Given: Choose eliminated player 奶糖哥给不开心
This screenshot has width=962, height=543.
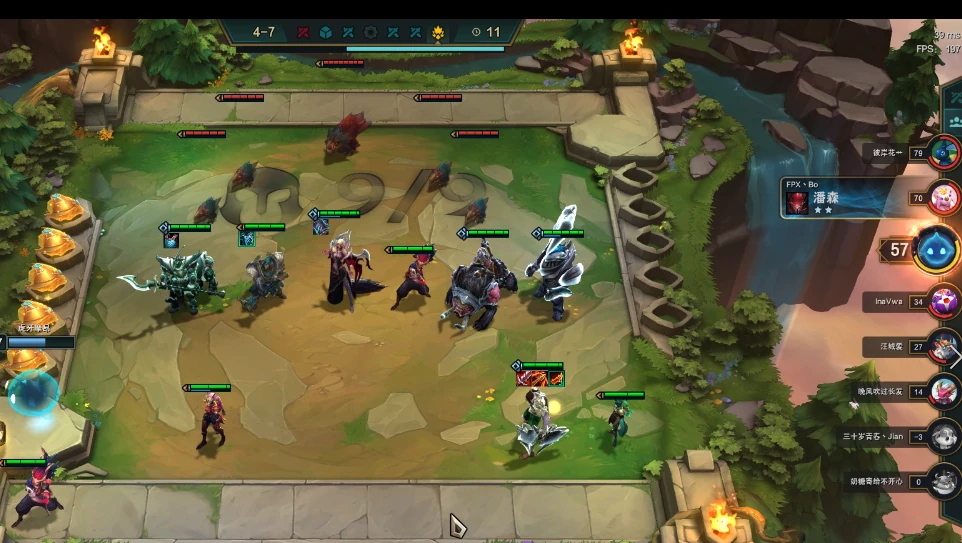Looking at the screenshot, I should click(x=943, y=481).
